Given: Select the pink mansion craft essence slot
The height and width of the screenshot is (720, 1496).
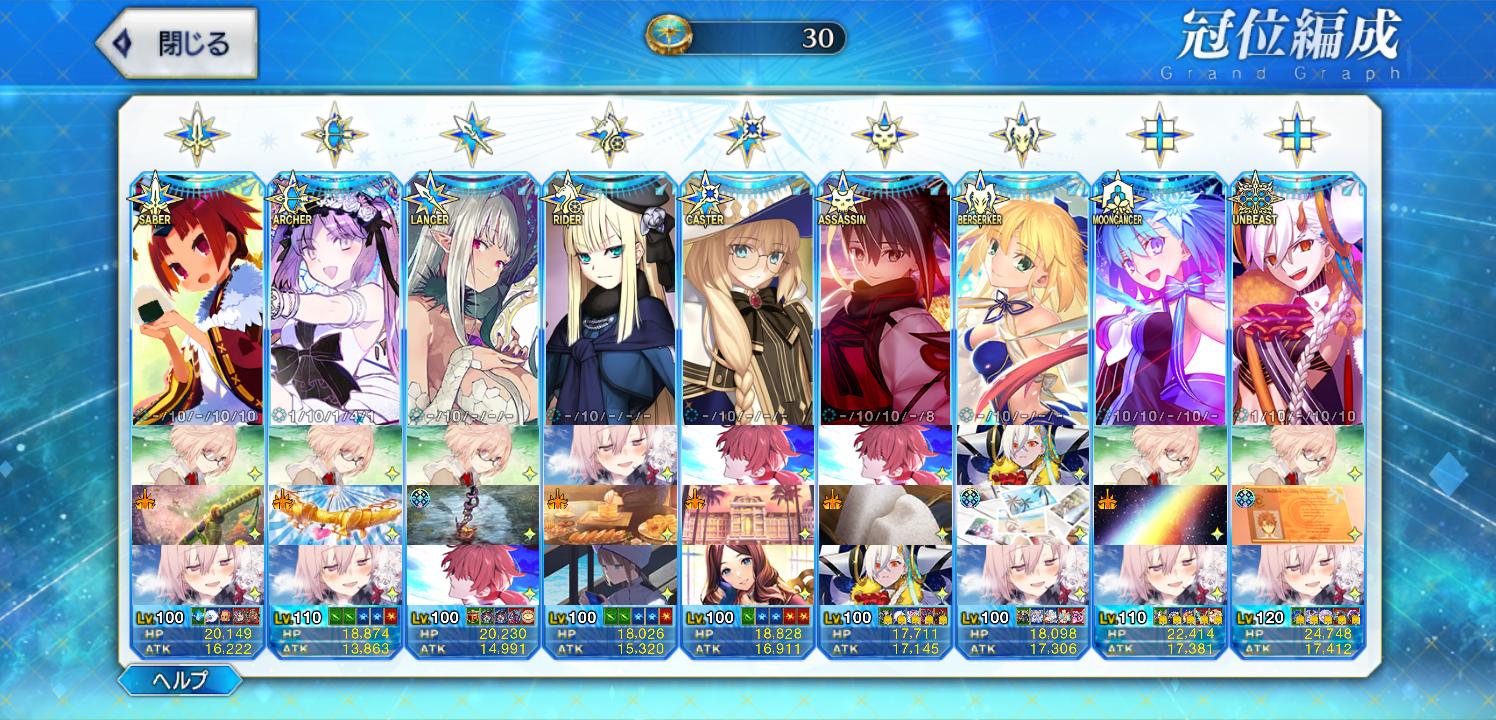Looking at the screenshot, I should click(x=747, y=515).
